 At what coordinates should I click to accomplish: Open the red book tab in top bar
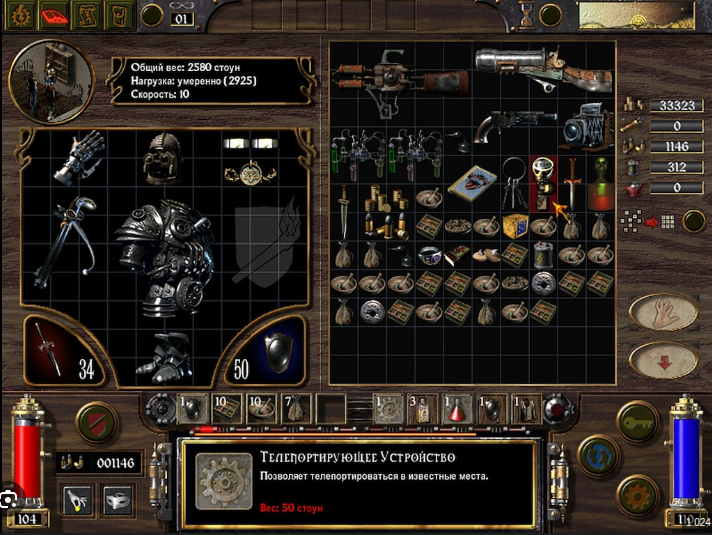point(54,15)
